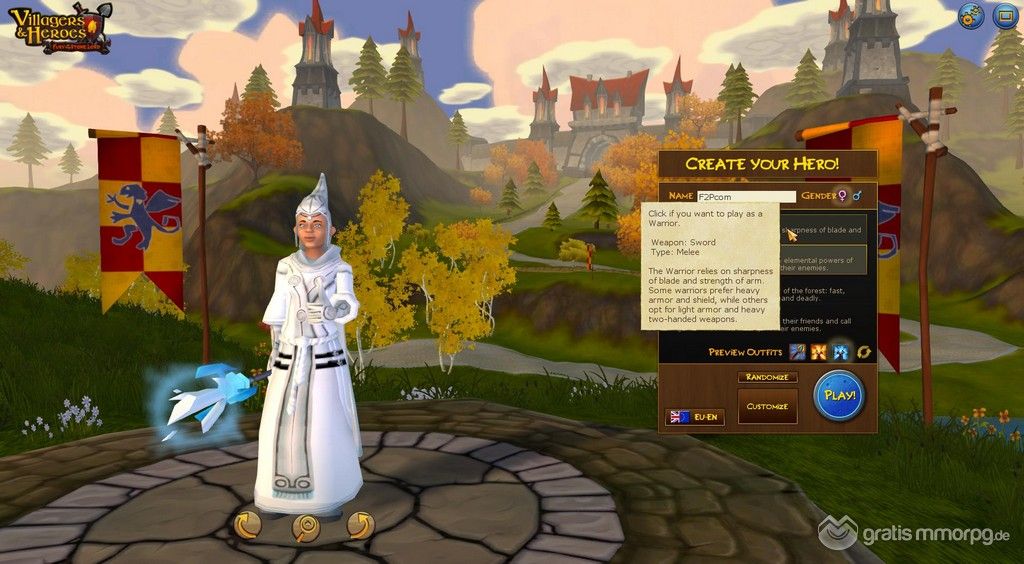Click the hero Name text field

(746, 196)
